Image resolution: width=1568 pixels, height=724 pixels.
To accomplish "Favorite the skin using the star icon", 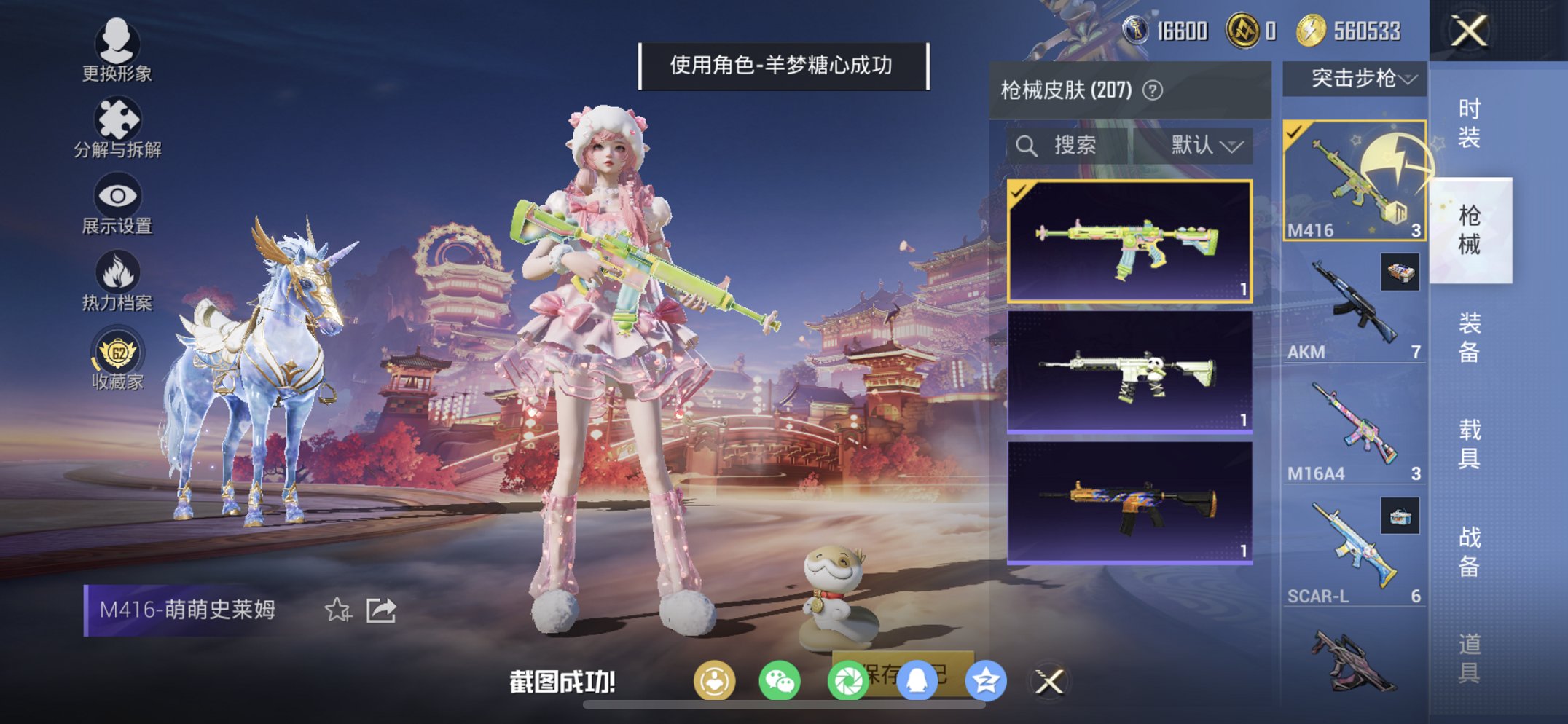I will pyautogui.click(x=337, y=611).
